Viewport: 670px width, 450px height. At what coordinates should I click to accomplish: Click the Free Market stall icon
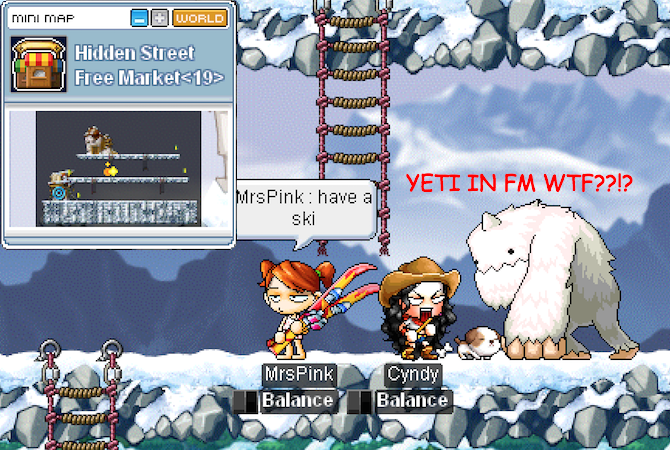coord(39,63)
